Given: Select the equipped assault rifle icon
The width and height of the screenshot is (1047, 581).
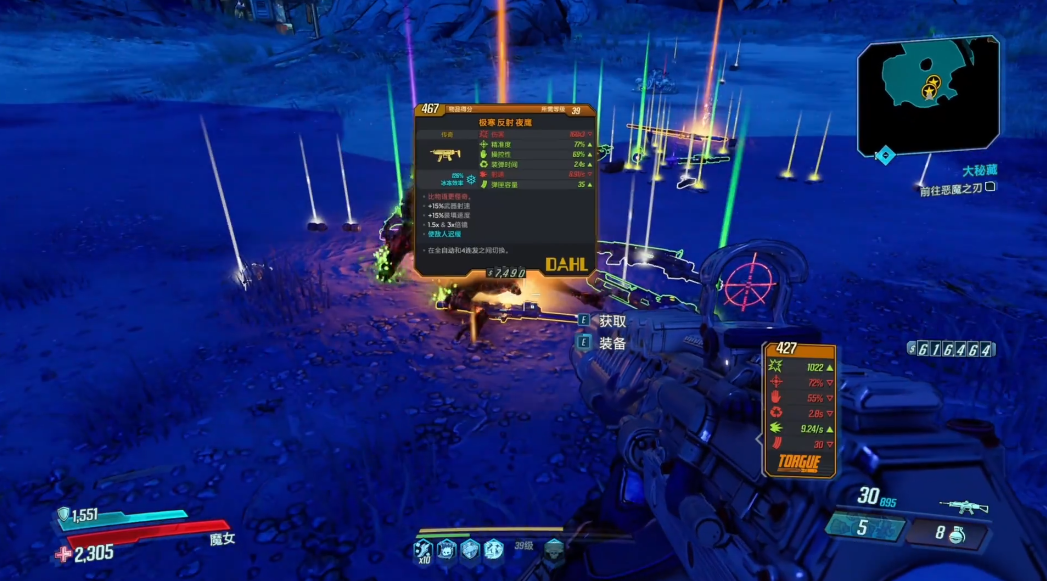Looking at the screenshot, I should pyautogui.click(x=964, y=507).
